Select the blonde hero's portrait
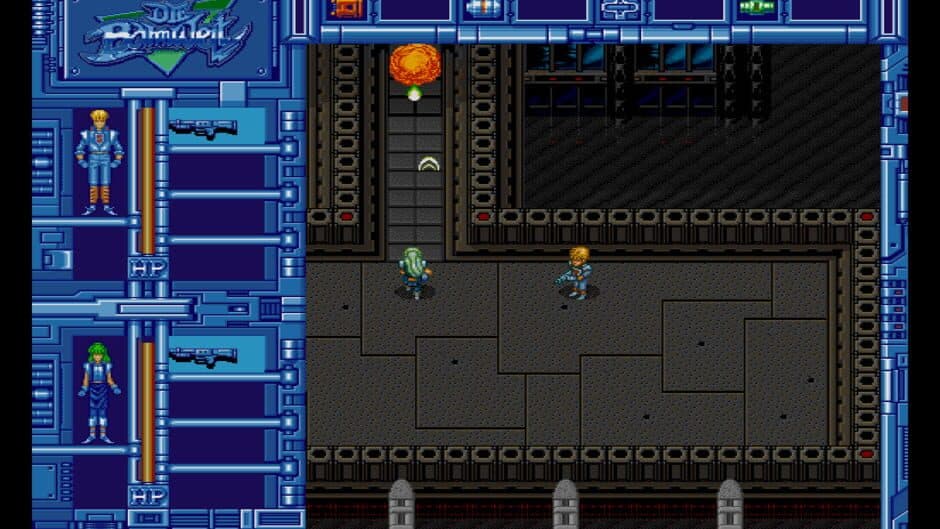 (99, 161)
